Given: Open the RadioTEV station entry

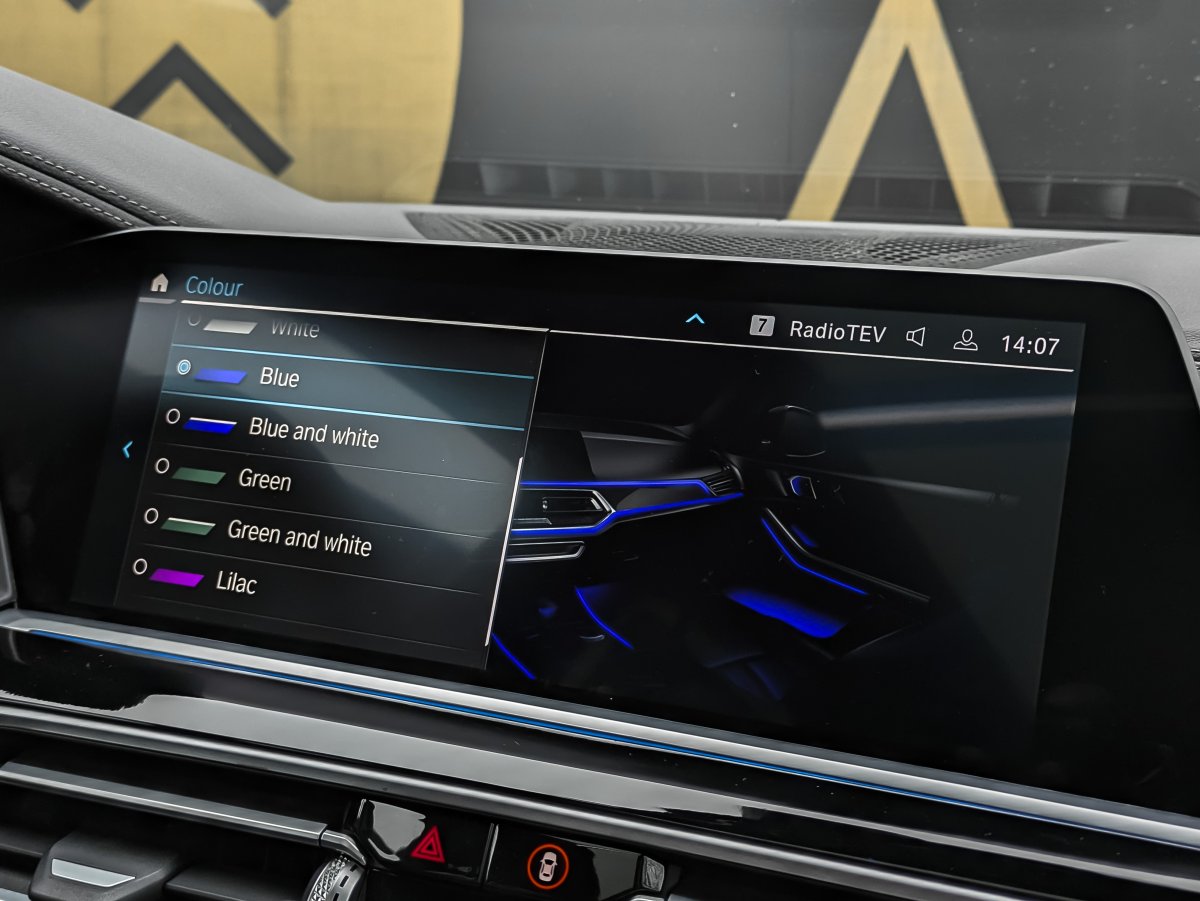Looking at the screenshot, I should (836, 332).
